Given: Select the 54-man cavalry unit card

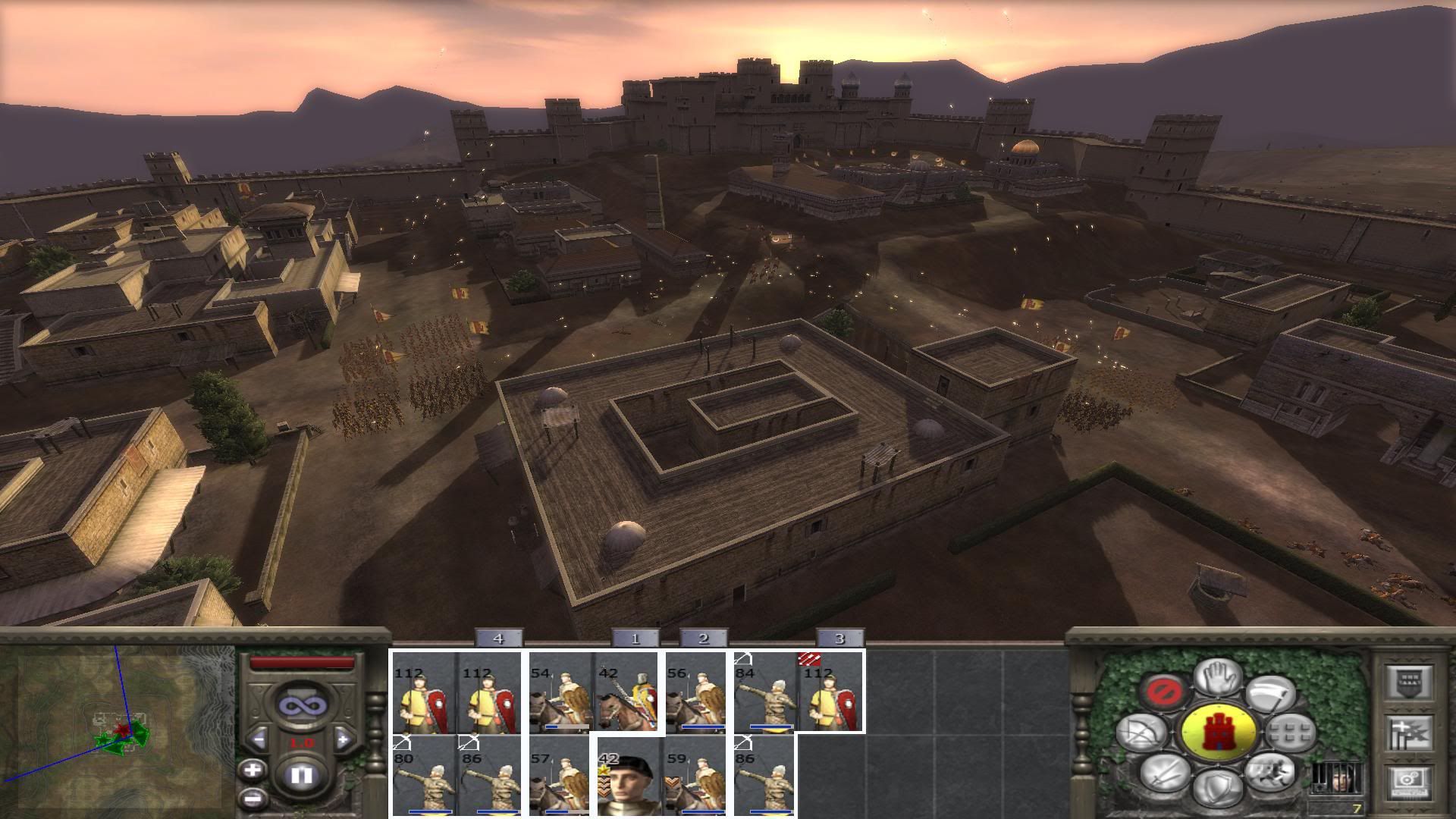Looking at the screenshot, I should 559,694.
